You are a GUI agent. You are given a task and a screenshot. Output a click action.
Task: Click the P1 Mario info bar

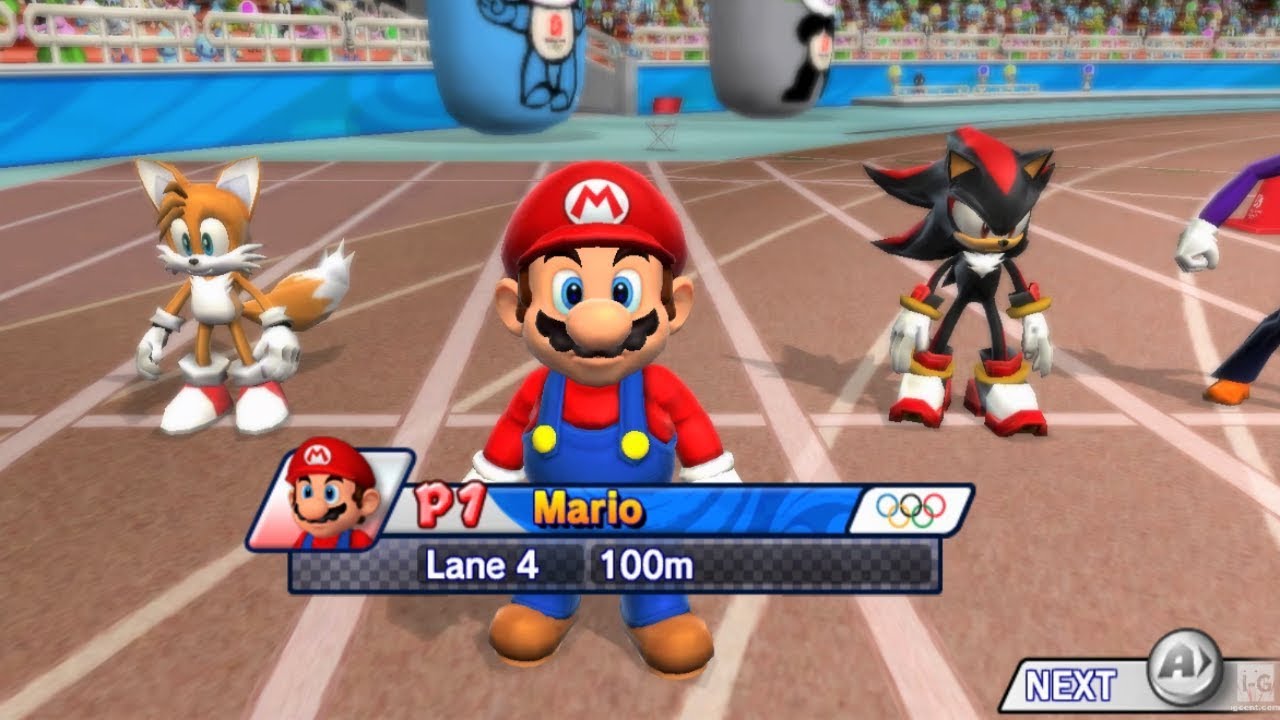(x=650, y=506)
